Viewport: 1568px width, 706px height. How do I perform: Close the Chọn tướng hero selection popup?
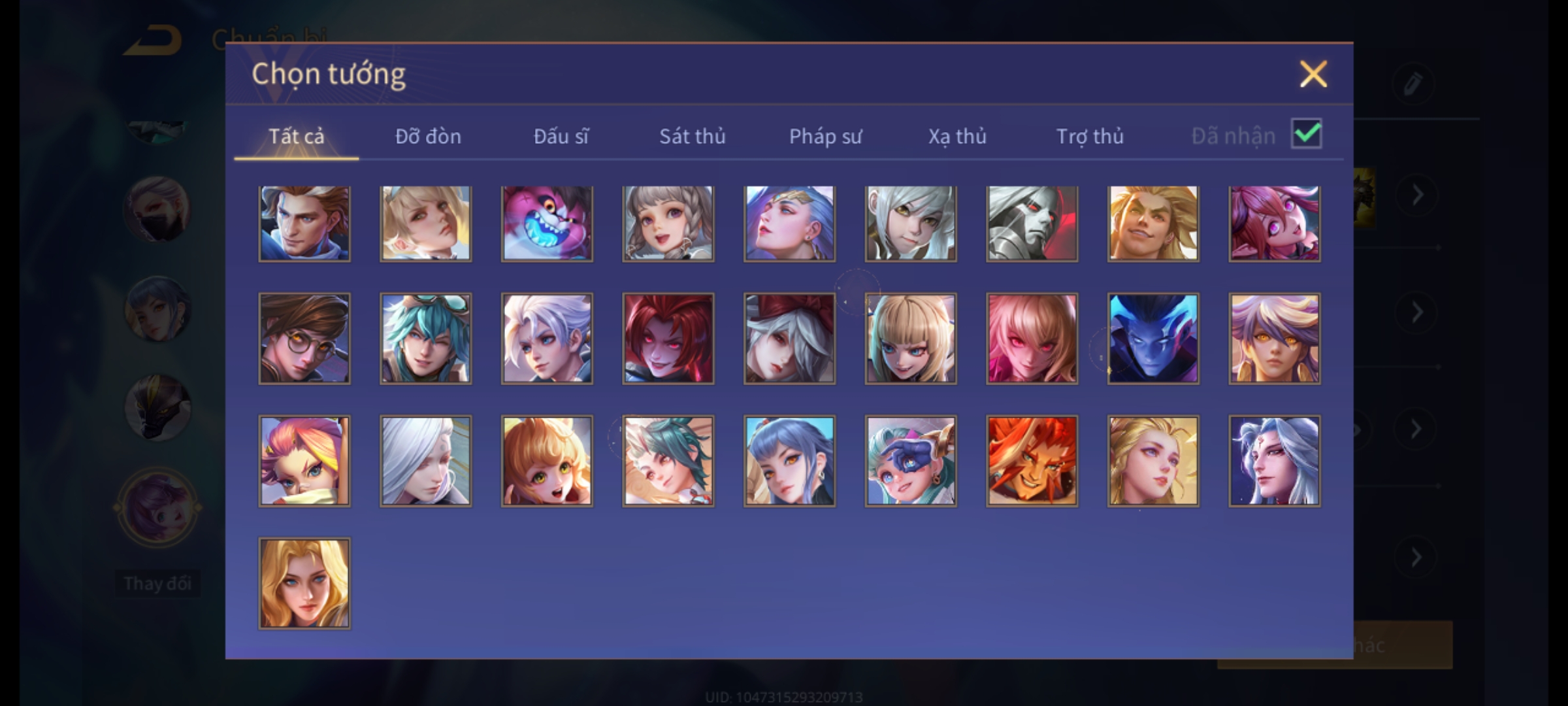tap(1313, 74)
